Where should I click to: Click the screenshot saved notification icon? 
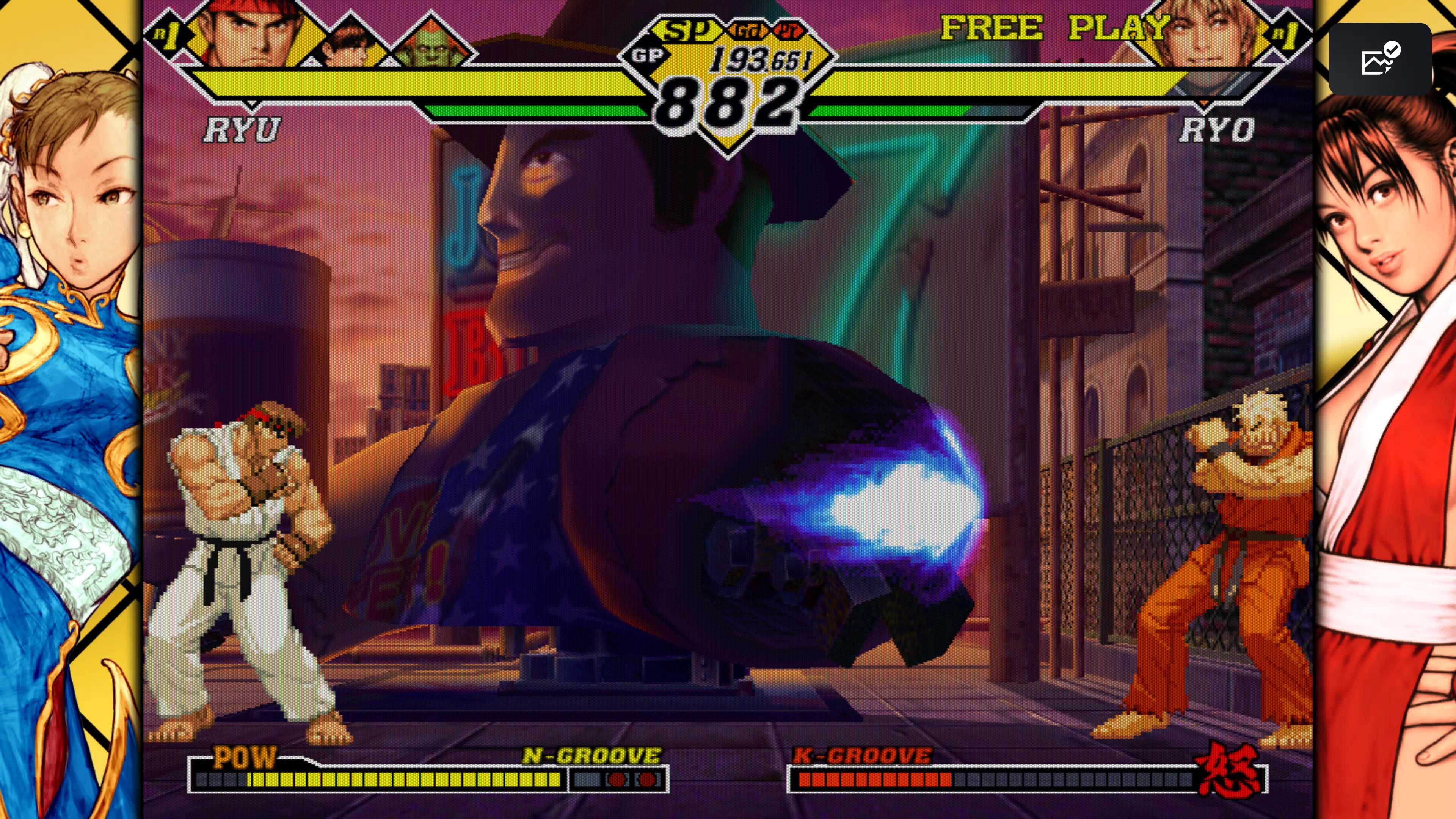point(1380,59)
